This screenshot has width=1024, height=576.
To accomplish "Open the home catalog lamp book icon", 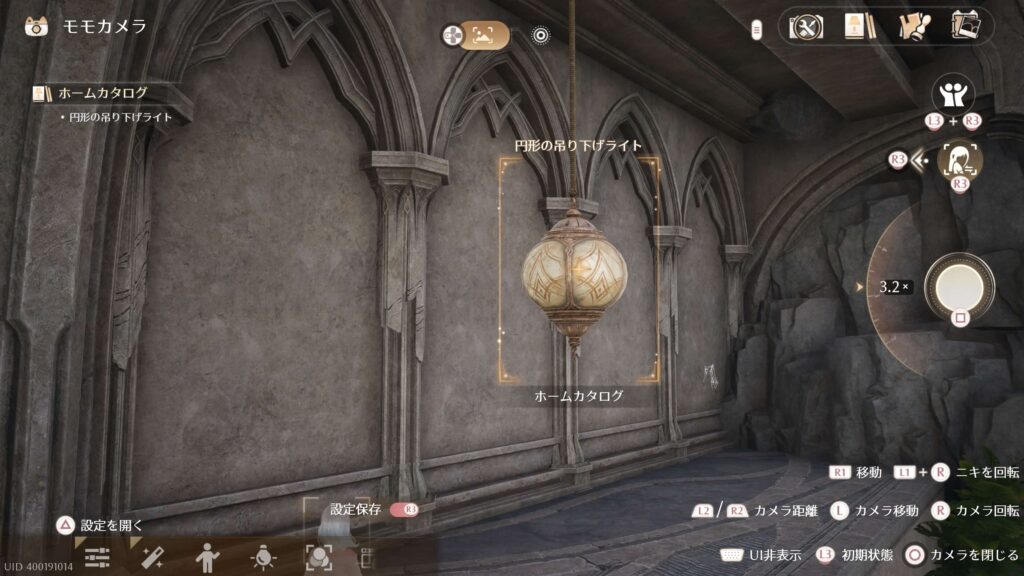I will click(x=855, y=26).
